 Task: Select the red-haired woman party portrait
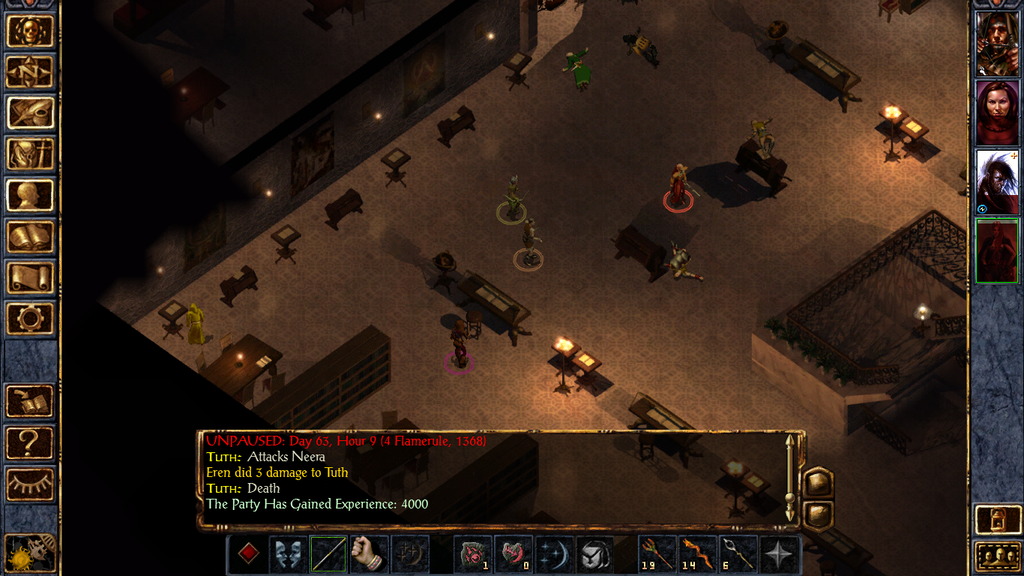[997, 112]
